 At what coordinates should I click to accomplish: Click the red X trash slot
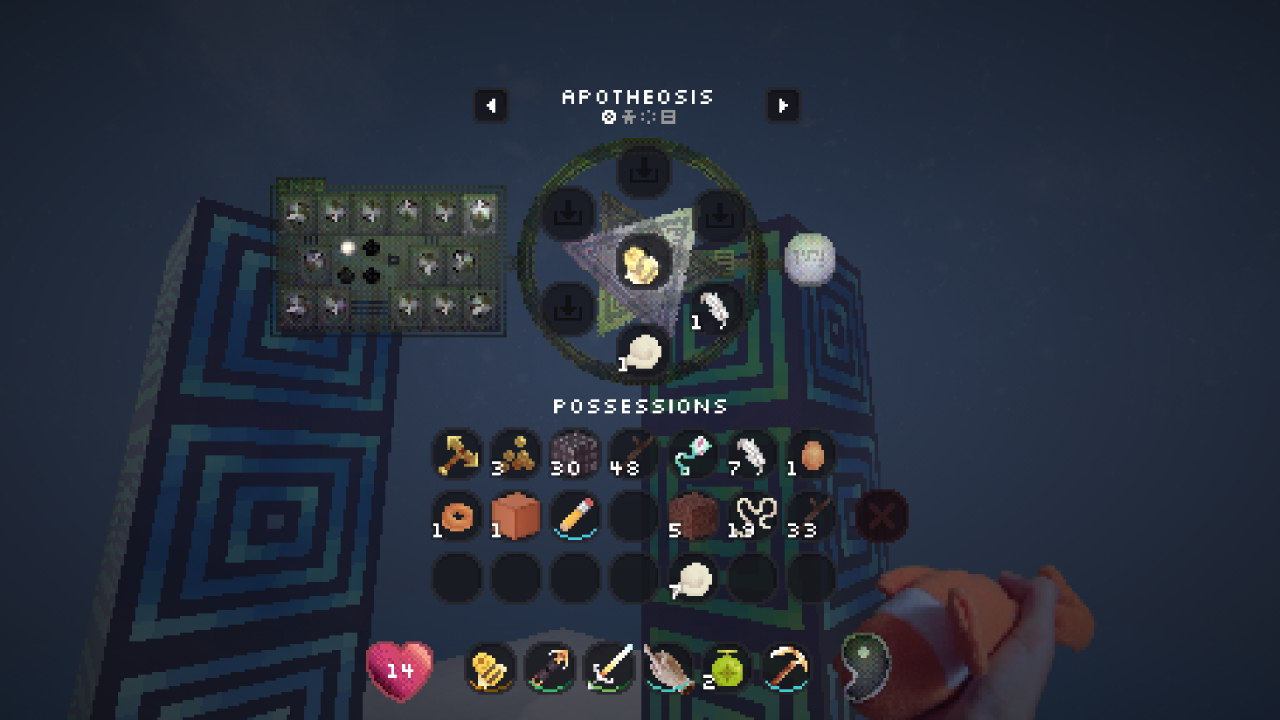click(882, 516)
